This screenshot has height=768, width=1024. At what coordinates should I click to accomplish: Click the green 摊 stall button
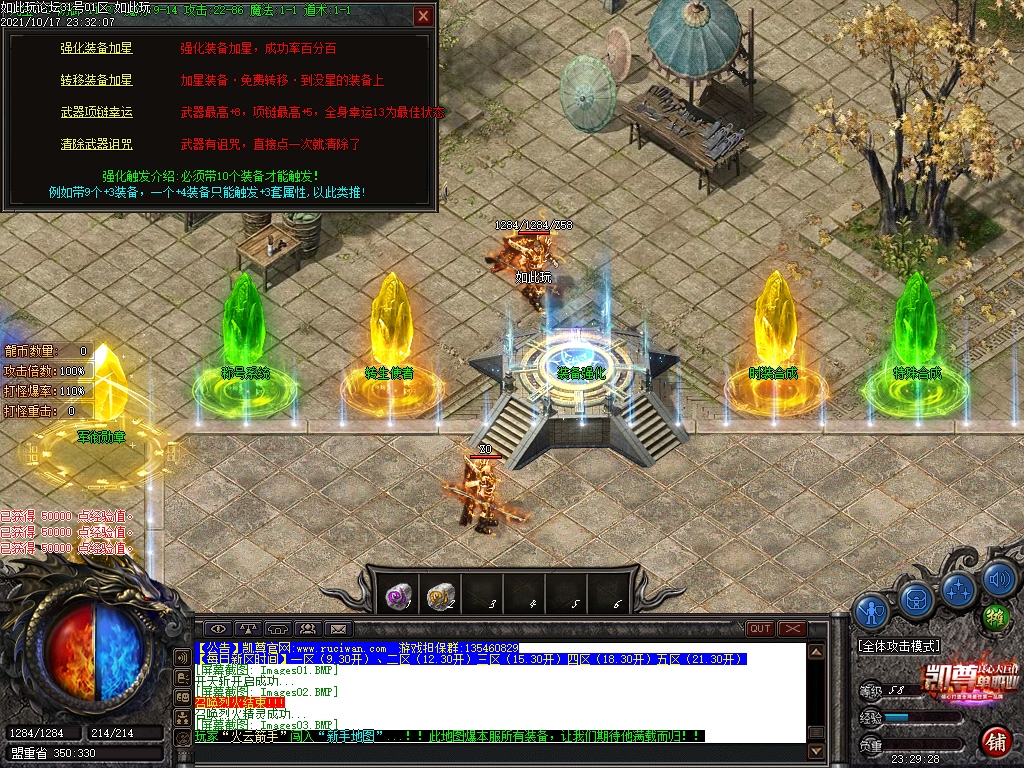[994, 617]
